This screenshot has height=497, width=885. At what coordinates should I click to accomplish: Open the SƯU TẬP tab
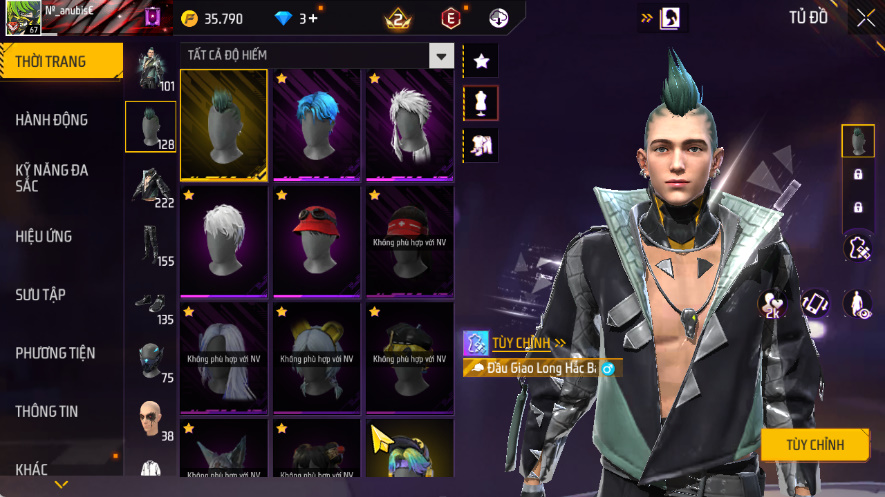41,295
